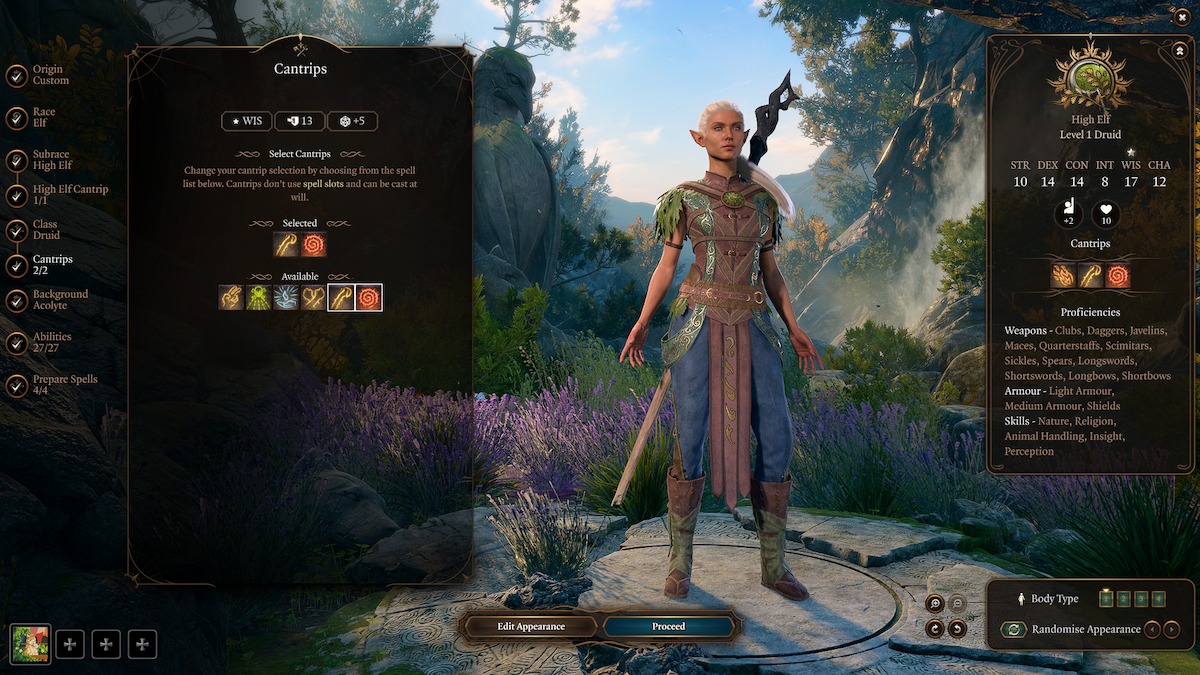Pick the green Poison Spray cantrip
The height and width of the screenshot is (675, 1200).
tap(259, 297)
